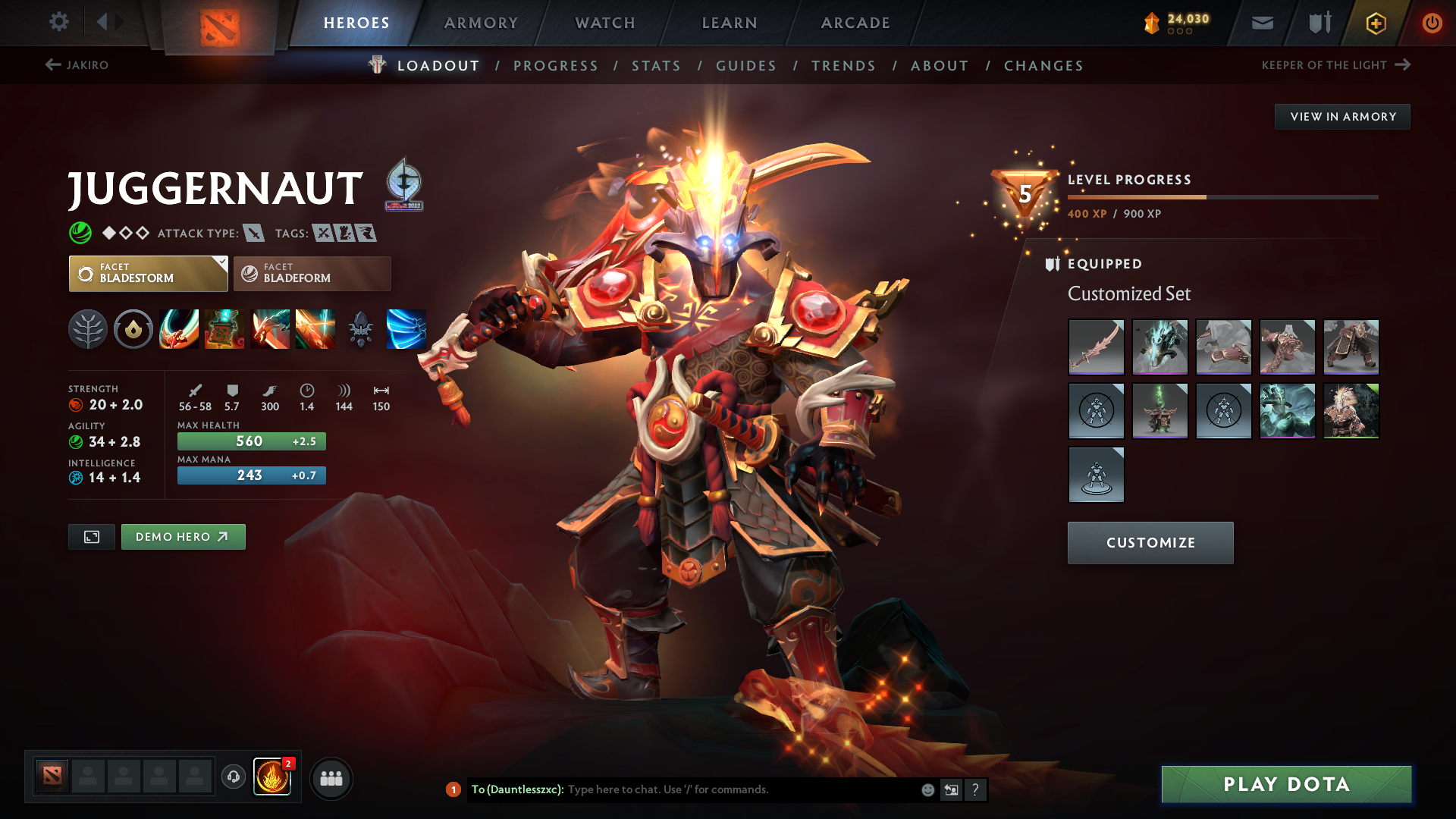Open the GUIDES section

[x=745, y=66]
